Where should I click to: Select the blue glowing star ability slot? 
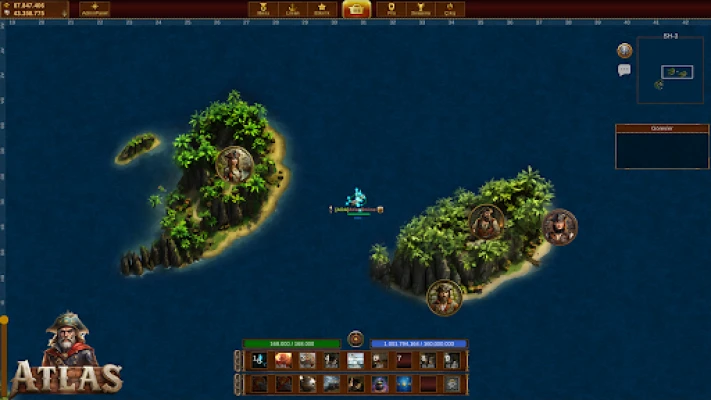pos(404,383)
